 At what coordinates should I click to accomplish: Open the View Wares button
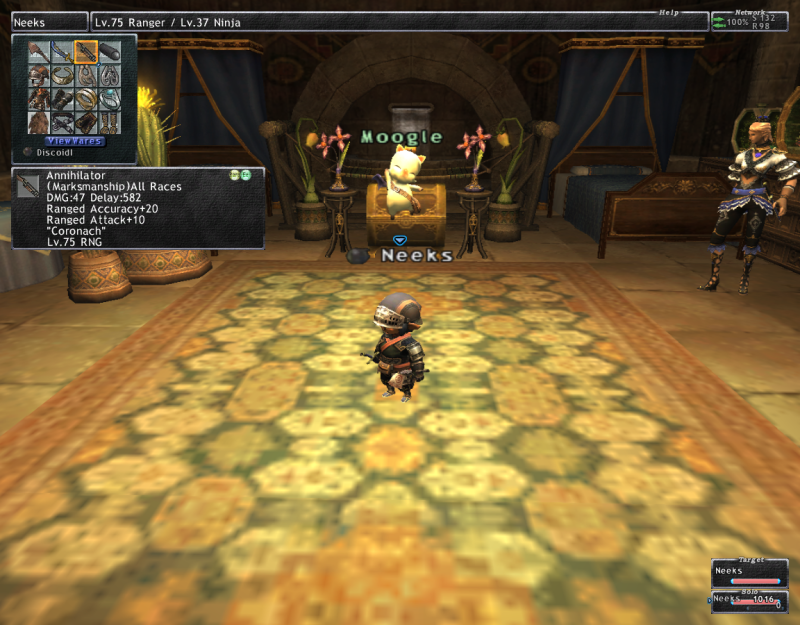tap(74, 141)
